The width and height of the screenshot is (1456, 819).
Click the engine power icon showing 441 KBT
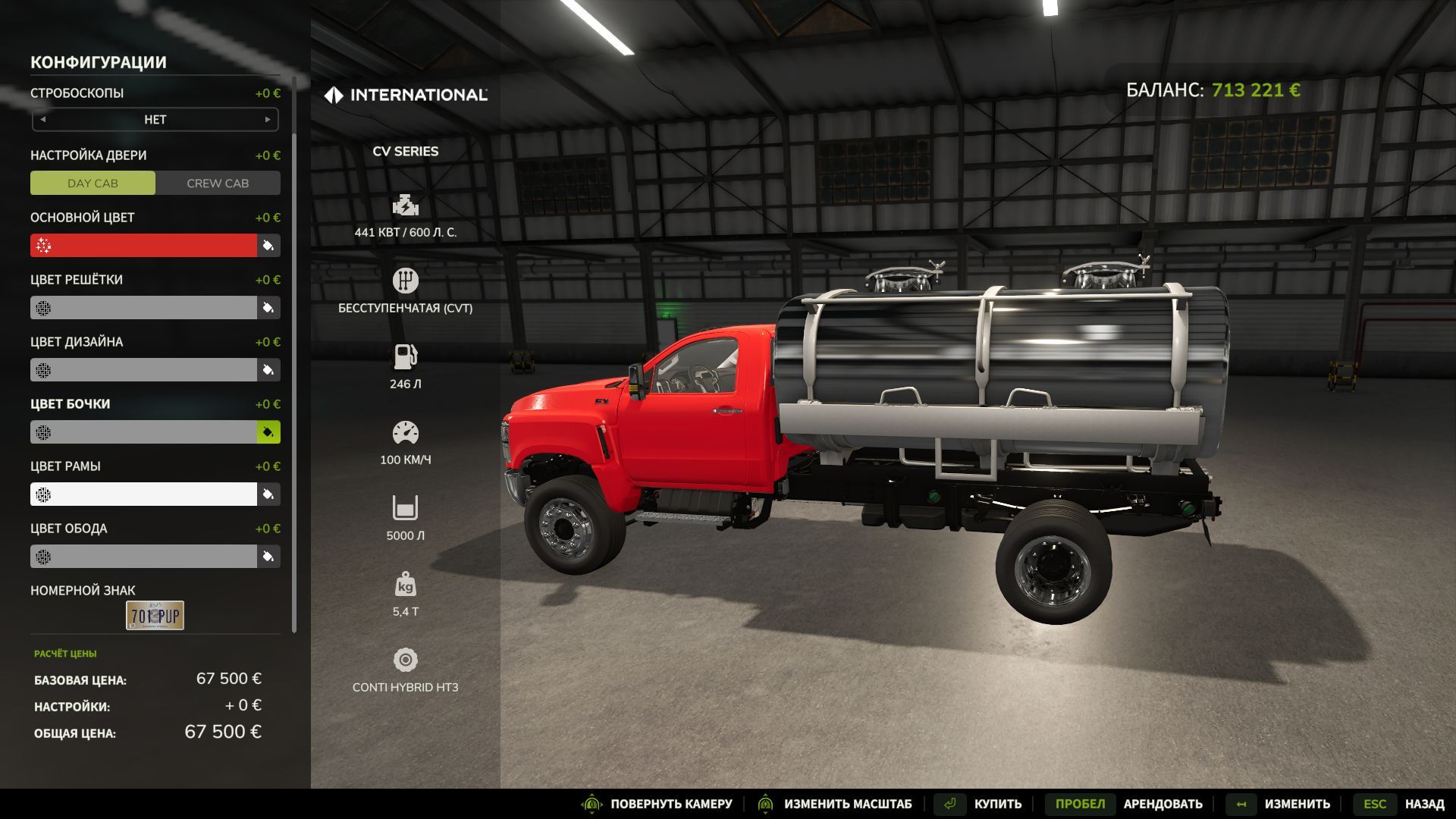pos(406,205)
